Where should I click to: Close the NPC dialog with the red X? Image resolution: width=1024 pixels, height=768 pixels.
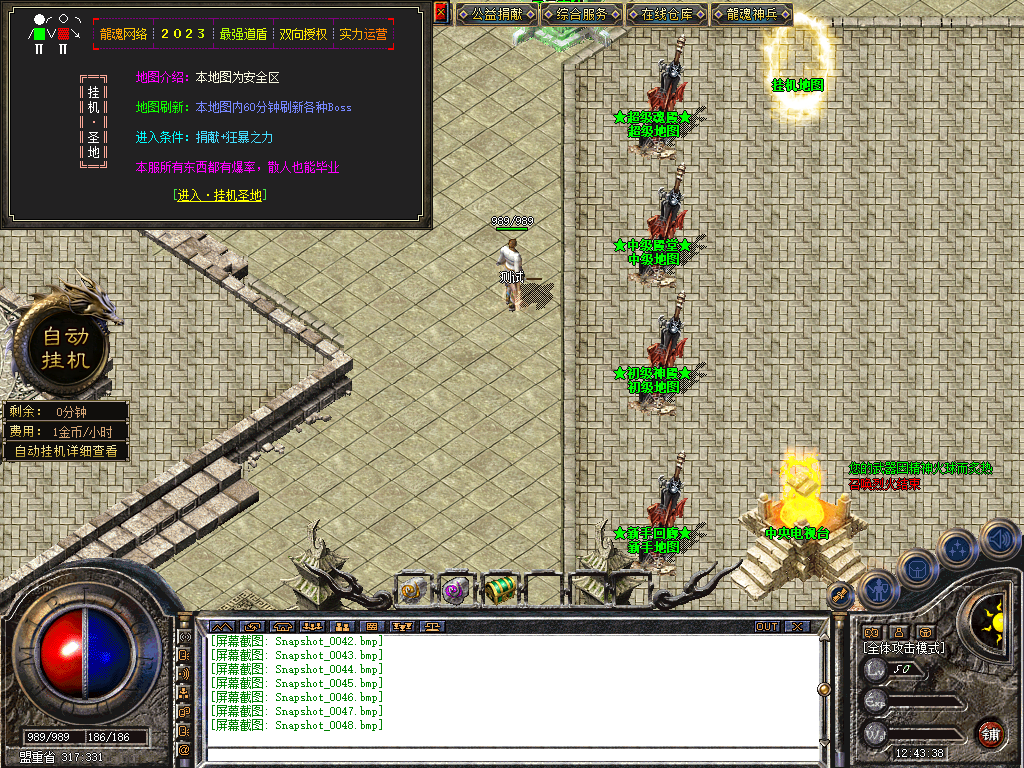441,13
